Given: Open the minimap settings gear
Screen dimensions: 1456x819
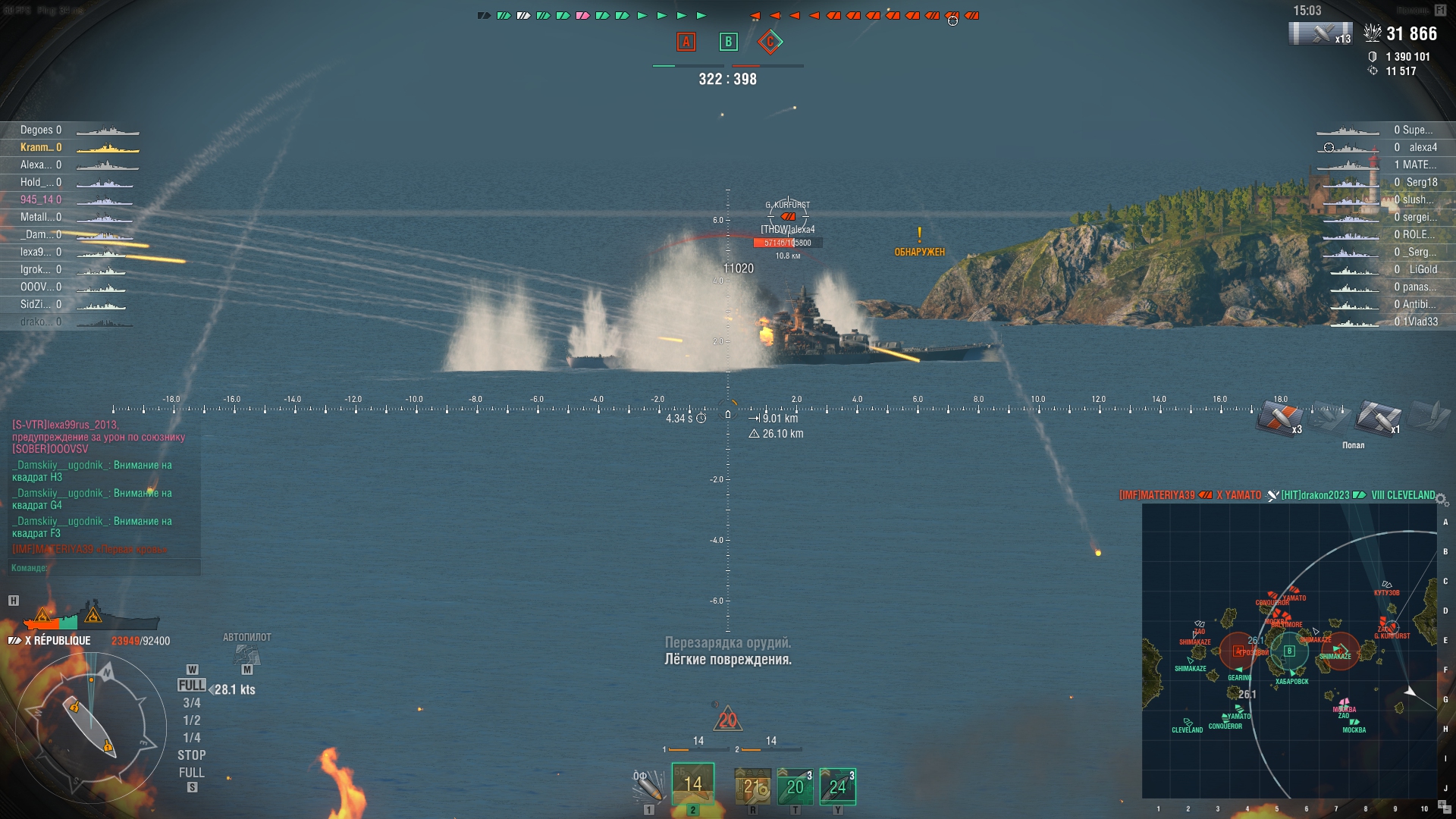Looking at the screenshot, I should (1442, 499).
